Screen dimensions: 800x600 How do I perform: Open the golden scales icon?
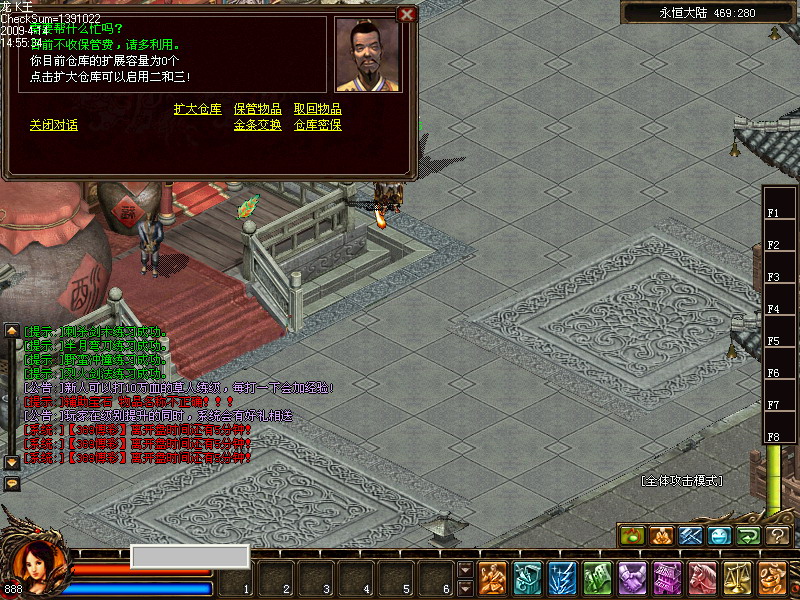[737, 578]
